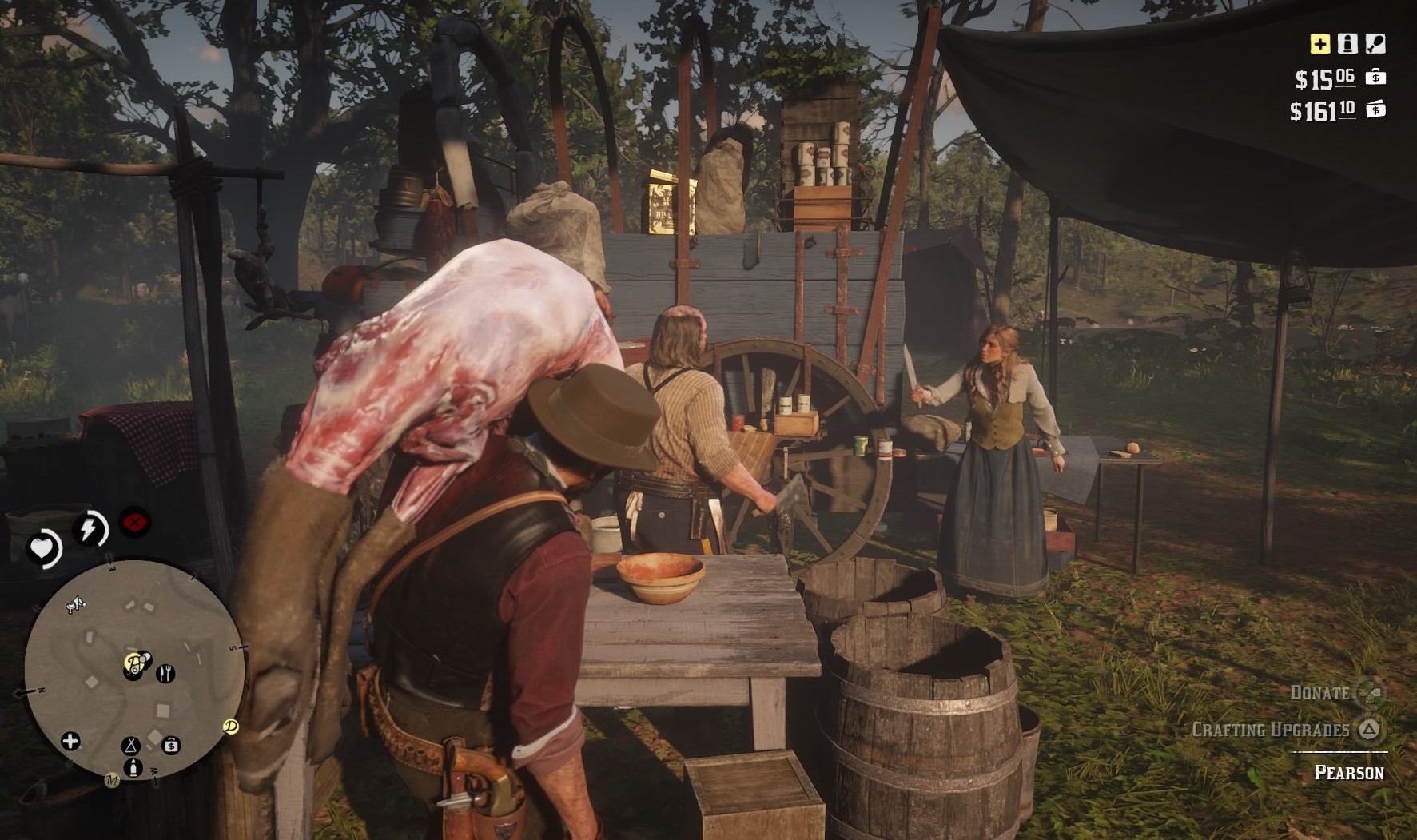
Task: Select the white cross marker on minimap
Action: (x=70, y=741)
